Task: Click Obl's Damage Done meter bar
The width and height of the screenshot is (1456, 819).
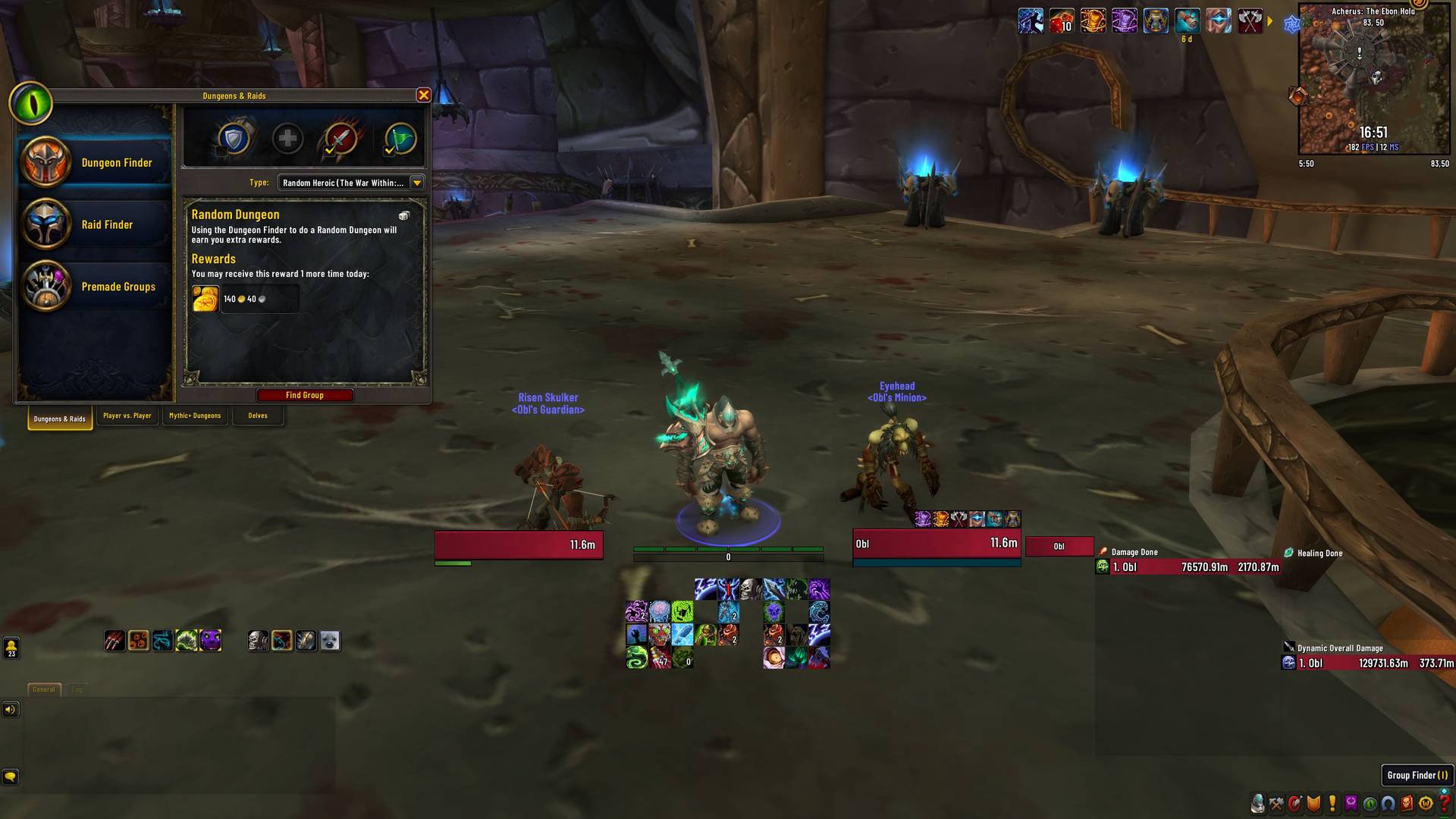Action: tap(1183, 566)
